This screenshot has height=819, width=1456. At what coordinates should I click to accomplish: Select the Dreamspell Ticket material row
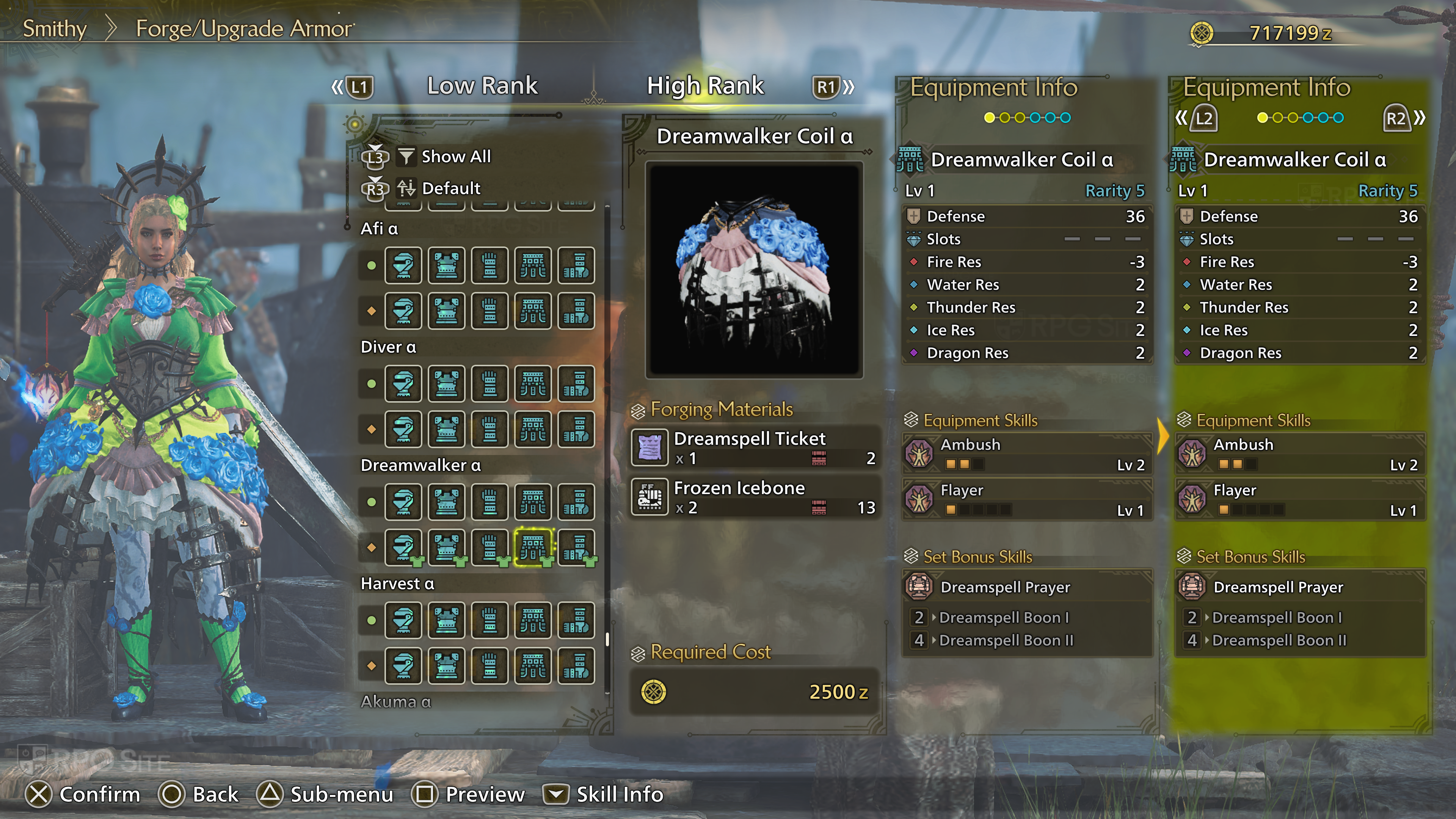(754, 448)
